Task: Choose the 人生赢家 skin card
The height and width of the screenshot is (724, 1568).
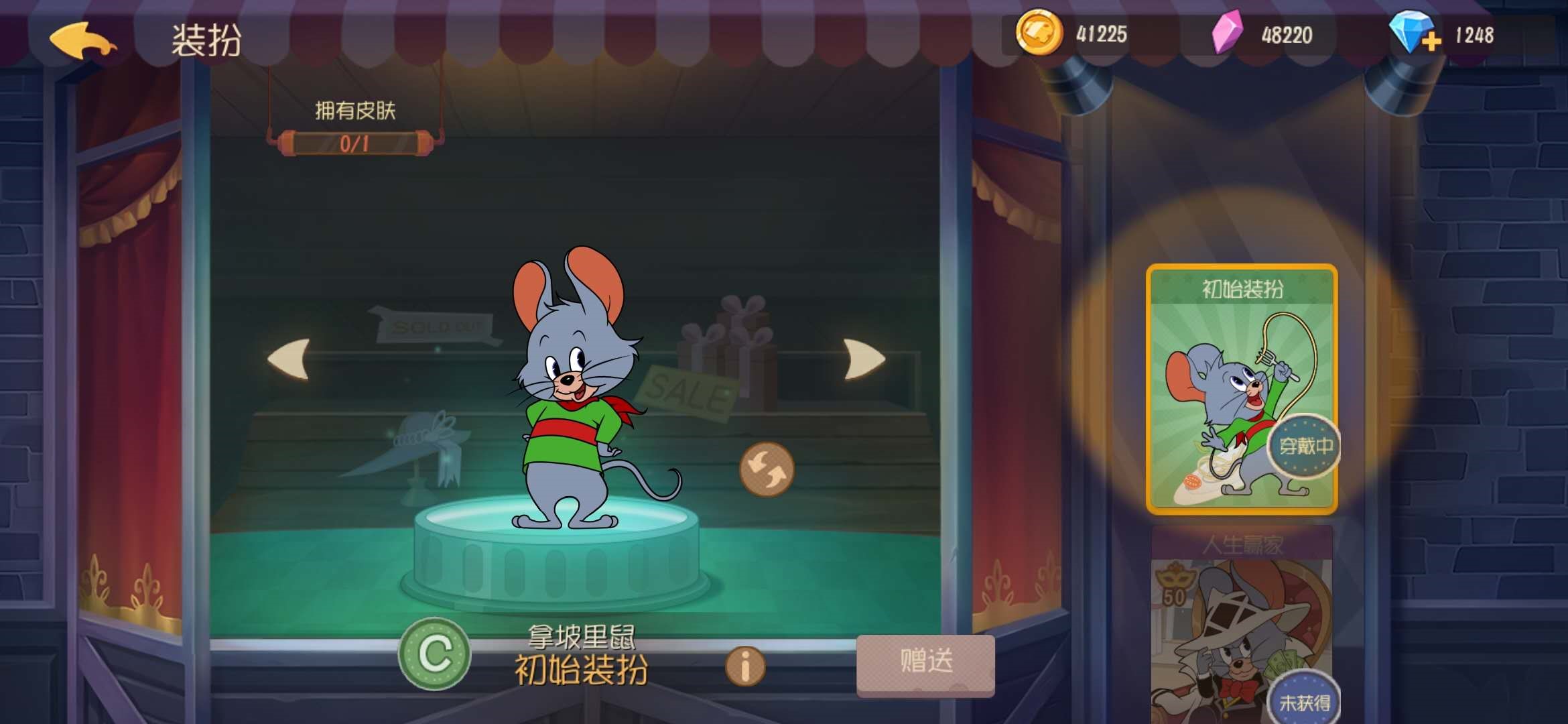Action: [x=1241, y=623]
